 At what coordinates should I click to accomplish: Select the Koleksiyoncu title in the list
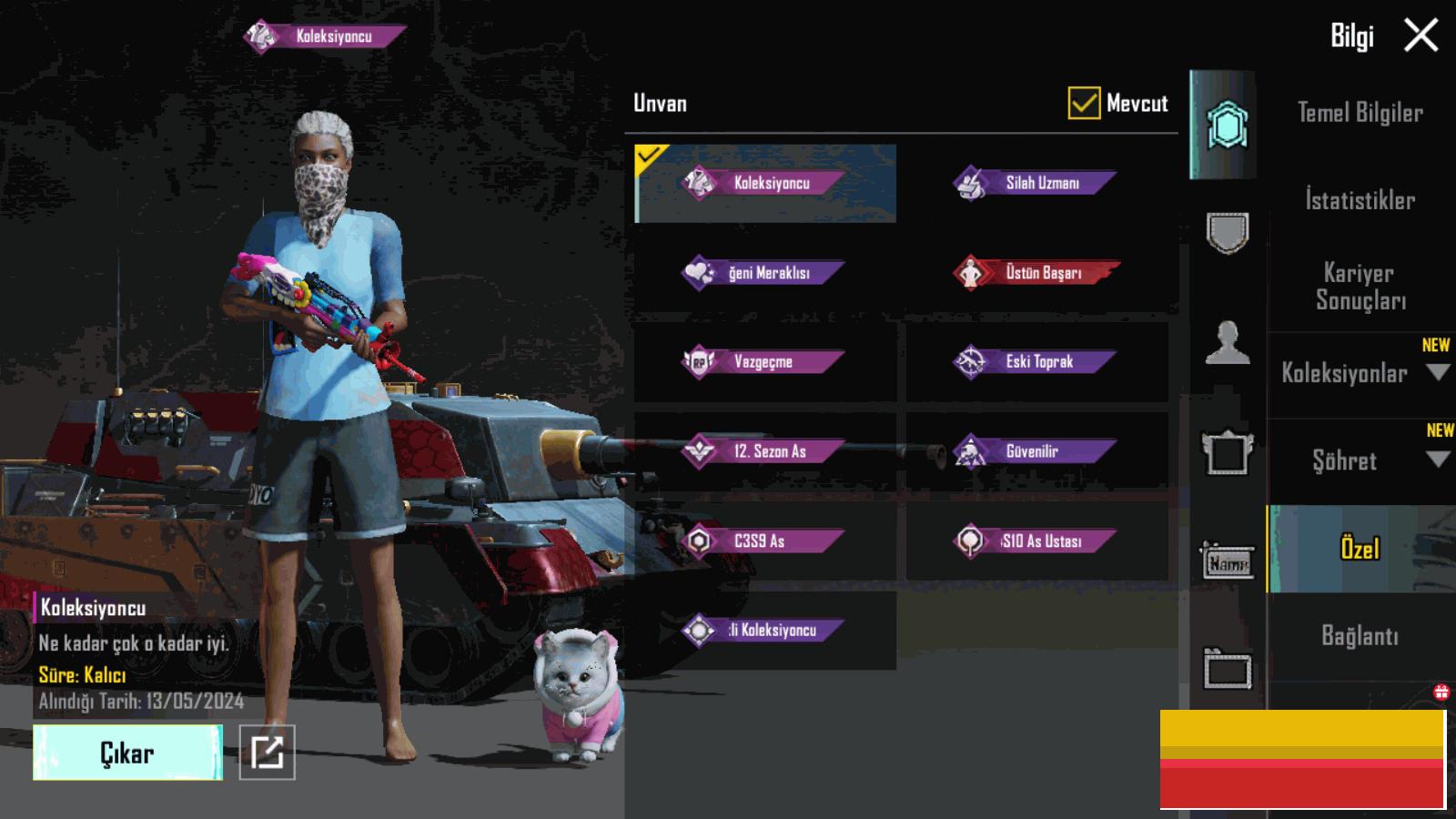[764, 183]
